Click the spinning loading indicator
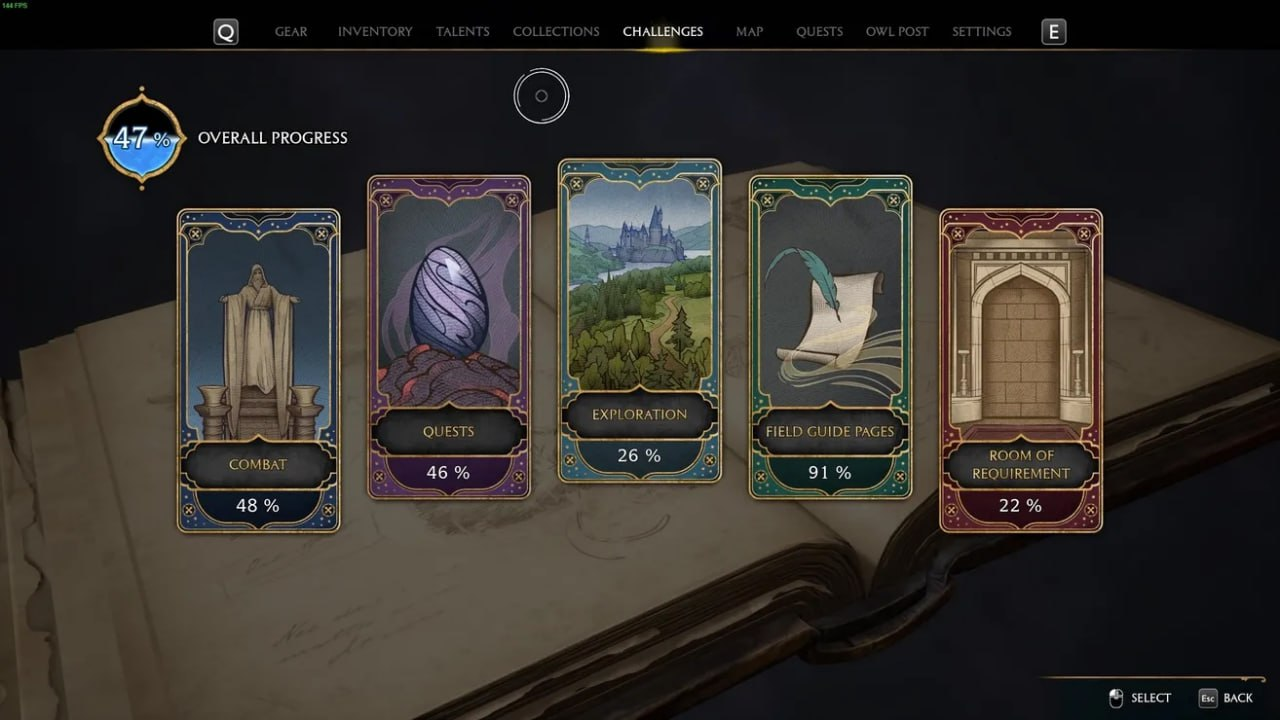1280x720 pixels. click(x=542, y=96)
